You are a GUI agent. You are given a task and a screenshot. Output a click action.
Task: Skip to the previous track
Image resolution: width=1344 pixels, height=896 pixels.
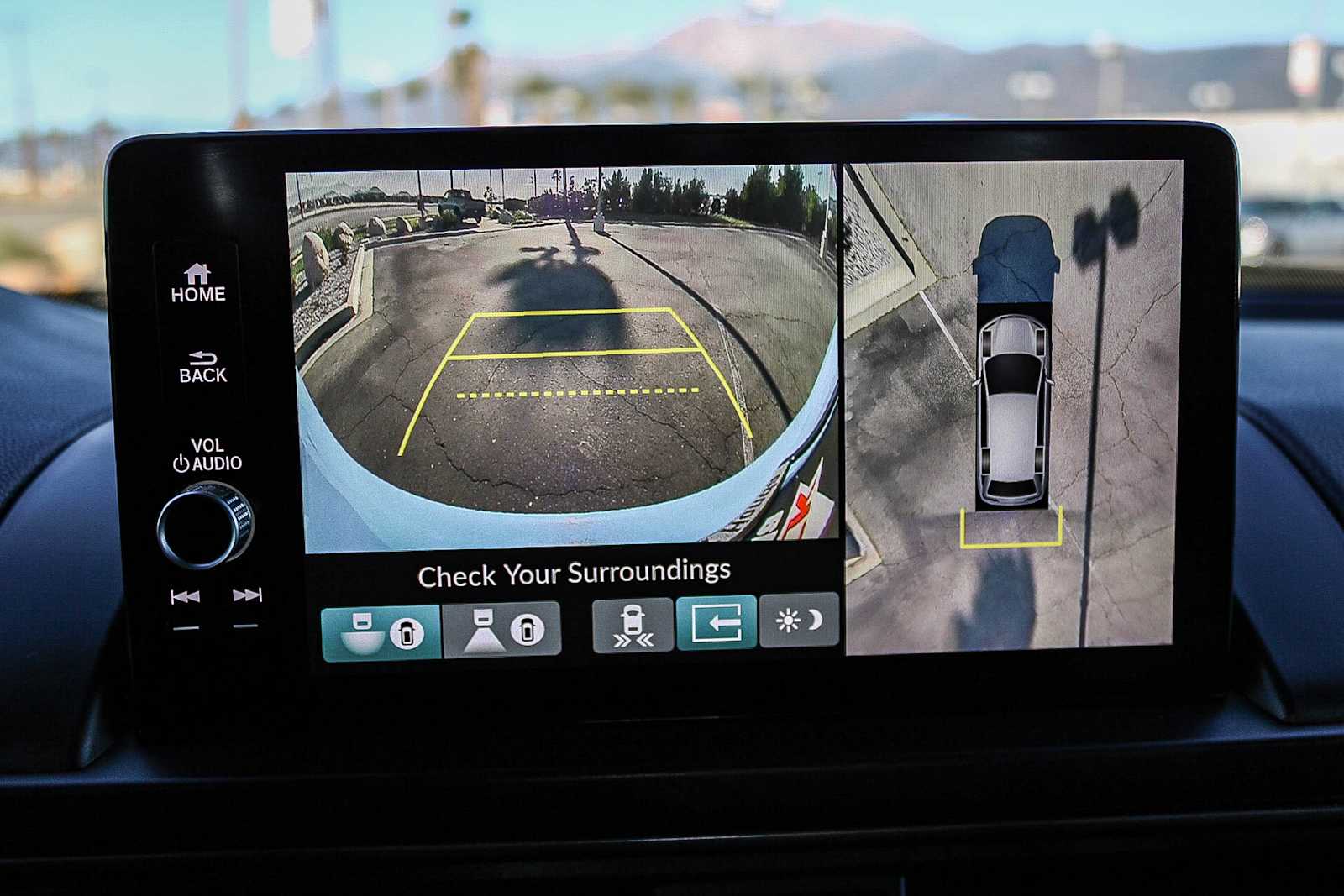pyautogui.click(x=185, y=597)
